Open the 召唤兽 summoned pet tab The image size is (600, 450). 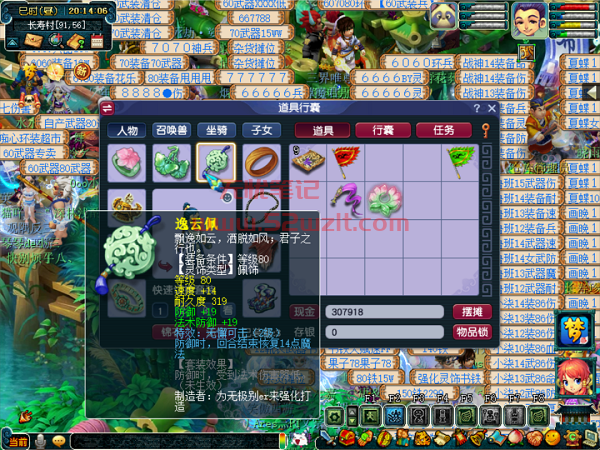[172, 130]
